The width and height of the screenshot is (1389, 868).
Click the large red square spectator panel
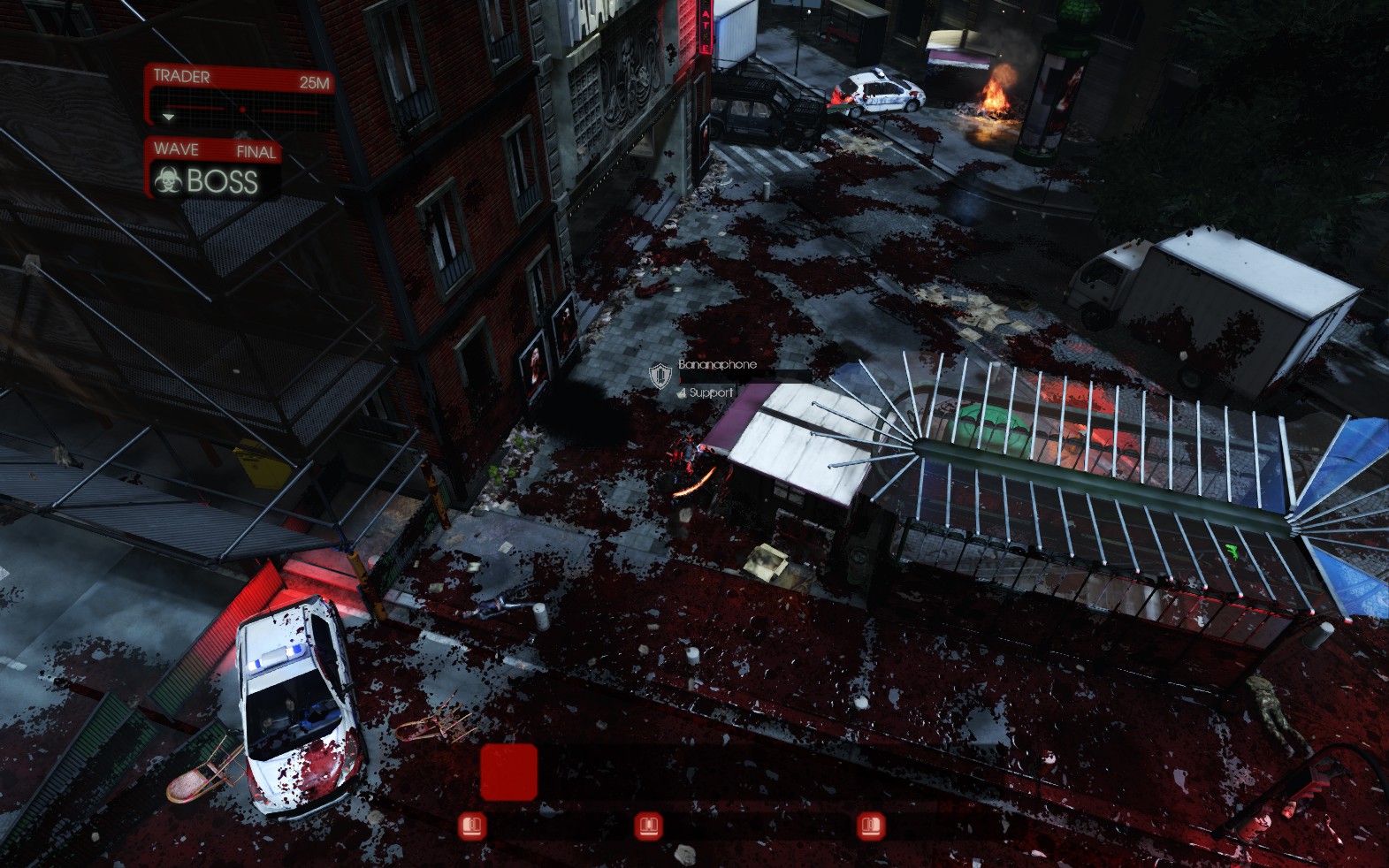tap(508, 772)
